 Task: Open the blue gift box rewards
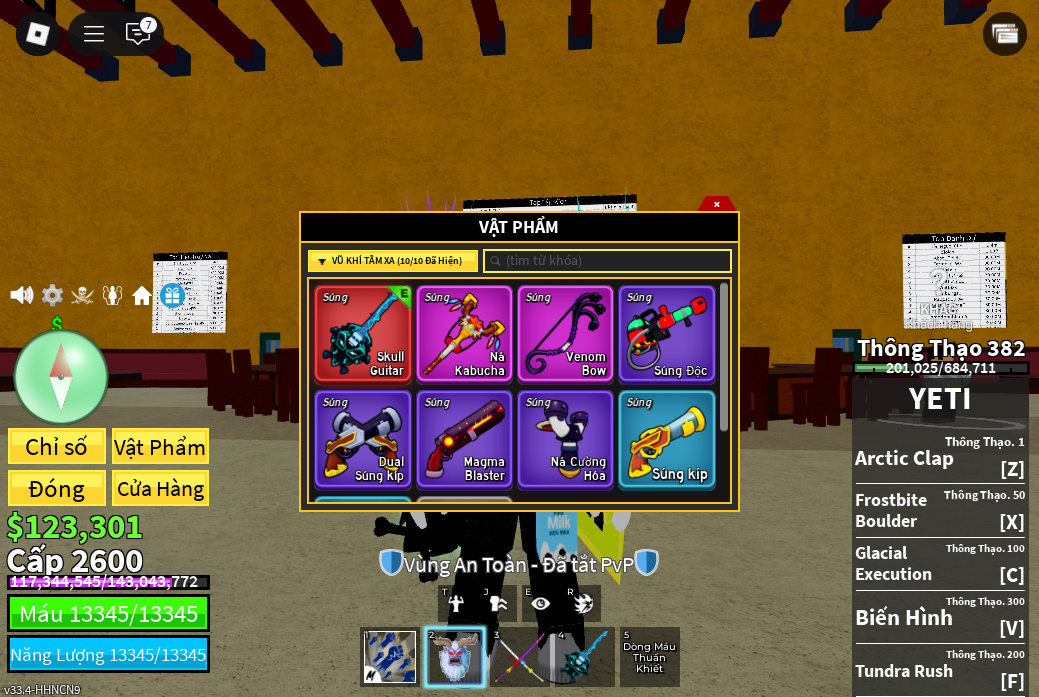(x=172, y=295)
